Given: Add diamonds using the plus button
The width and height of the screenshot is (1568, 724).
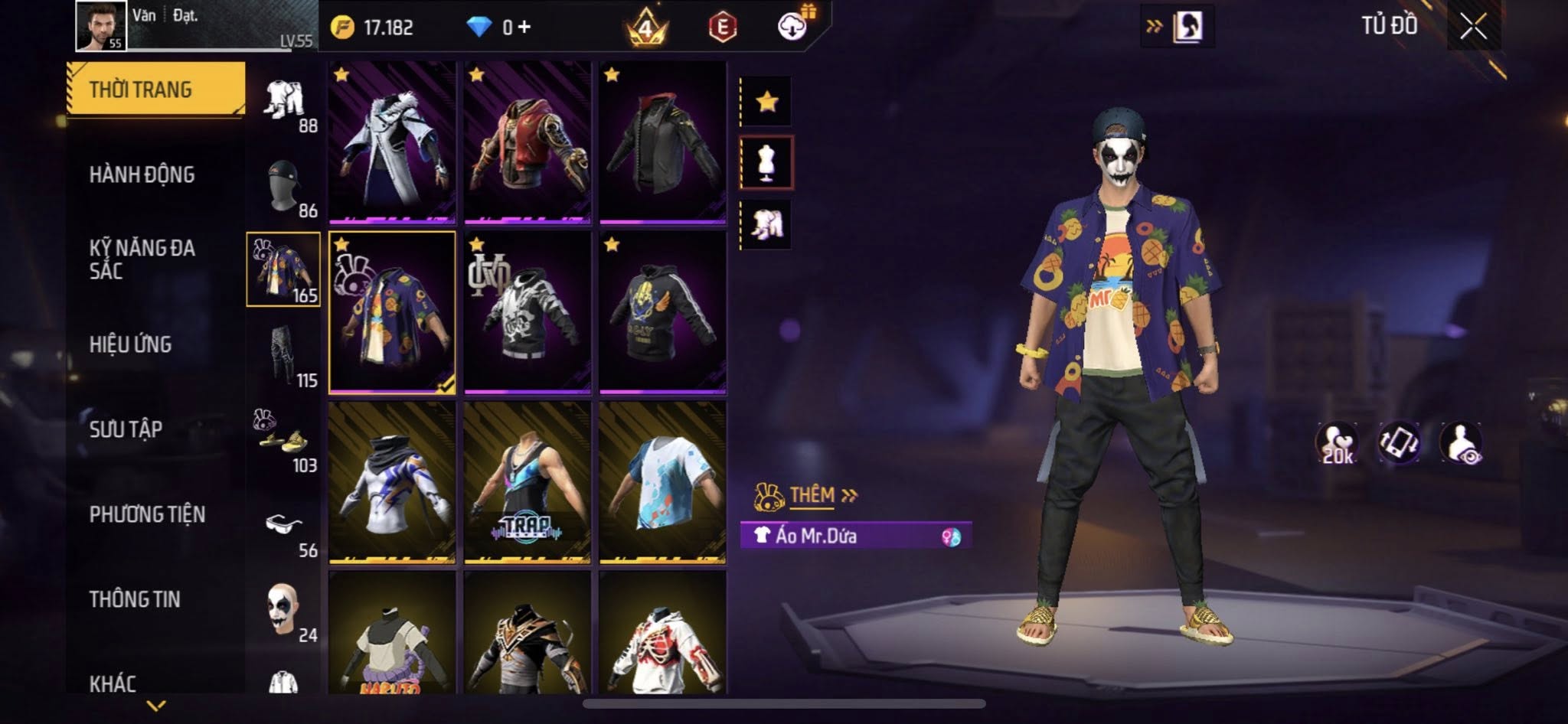Looking at the screenshot, I should (x=524, y=28).
